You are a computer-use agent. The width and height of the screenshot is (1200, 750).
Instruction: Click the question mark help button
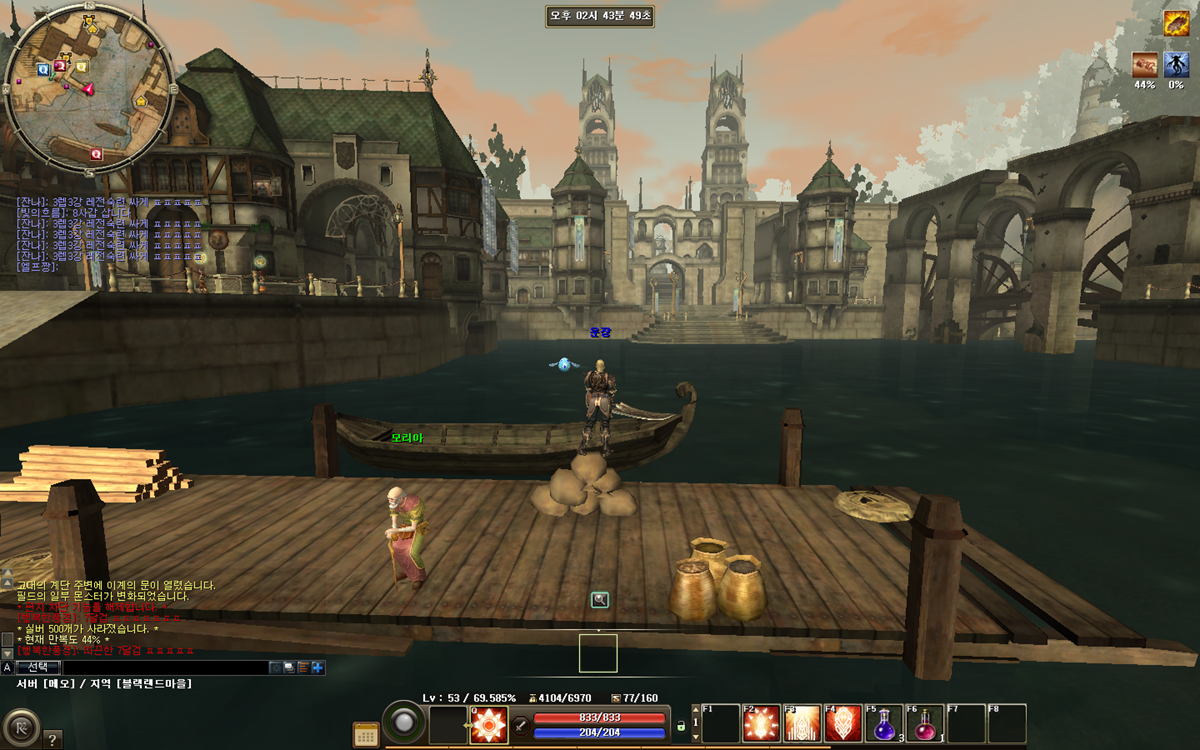coord(52,740)
